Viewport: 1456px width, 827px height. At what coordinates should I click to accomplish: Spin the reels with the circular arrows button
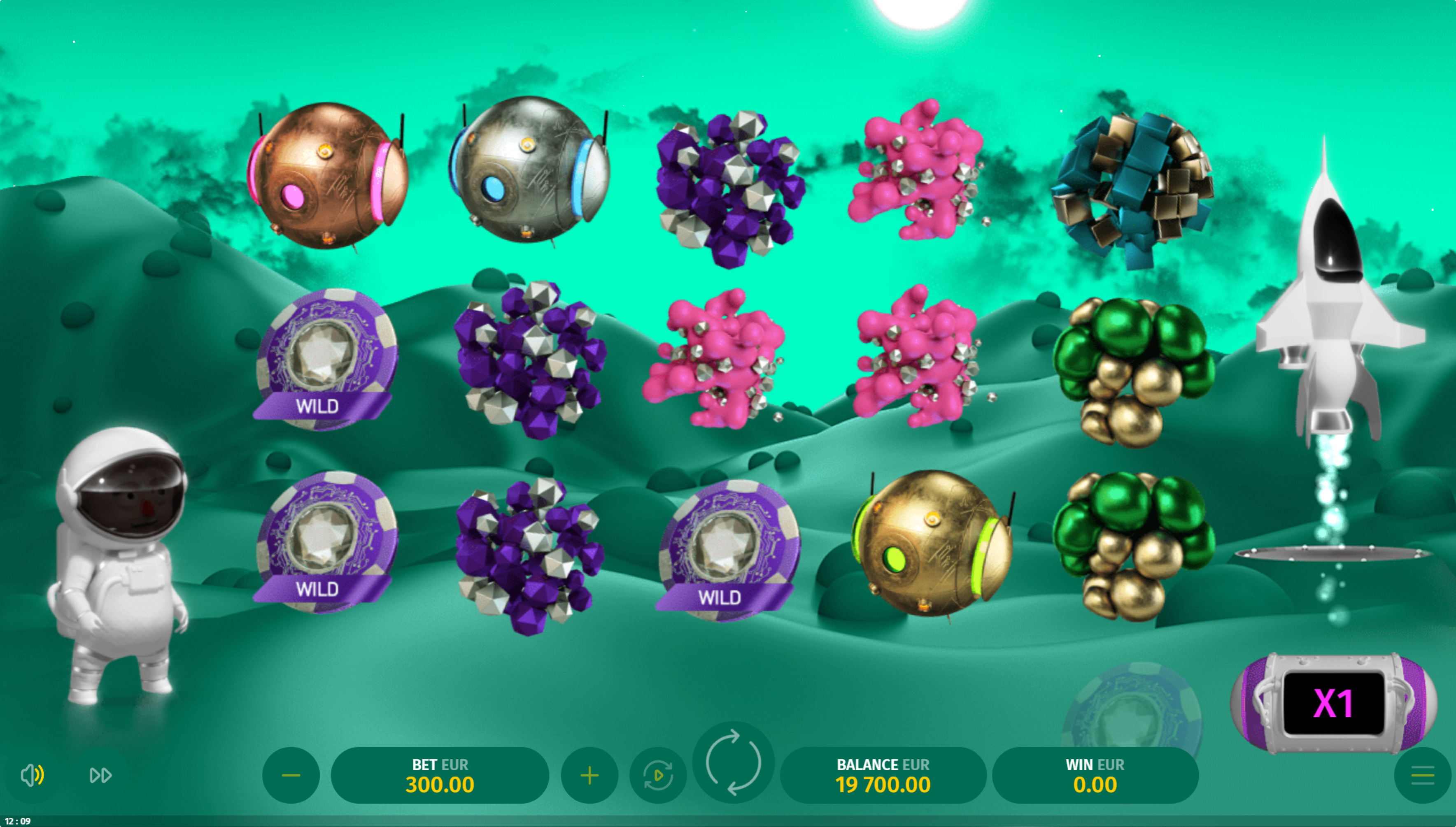(x=733, y=762)
